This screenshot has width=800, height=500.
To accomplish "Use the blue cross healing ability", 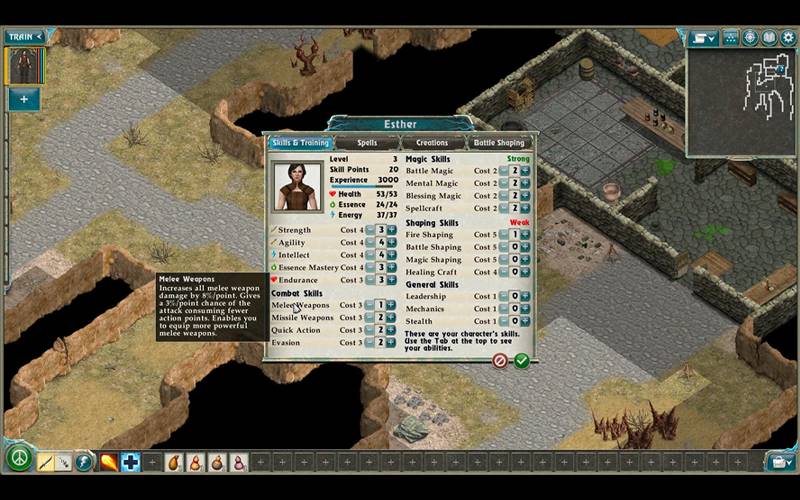I will click(131, 462).
